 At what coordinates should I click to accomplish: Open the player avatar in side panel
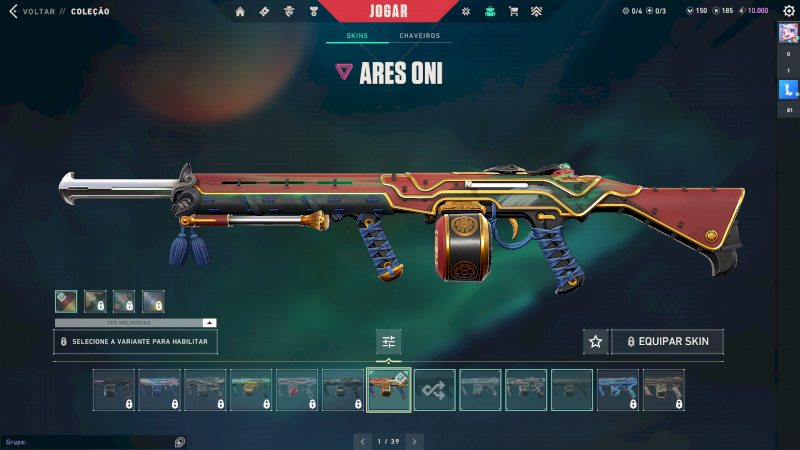pyautogui.click(x=787, y=32)
